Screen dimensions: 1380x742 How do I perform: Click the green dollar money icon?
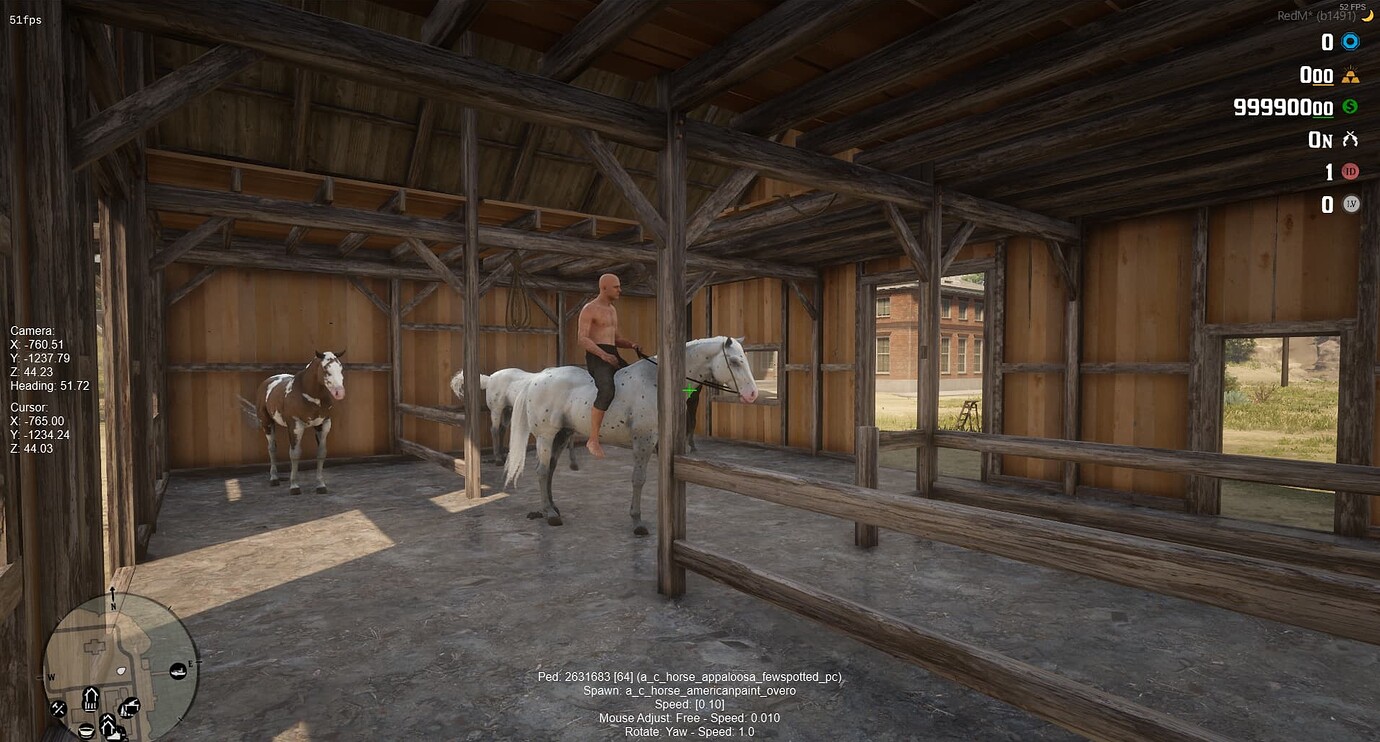[x=1349, y=108]
